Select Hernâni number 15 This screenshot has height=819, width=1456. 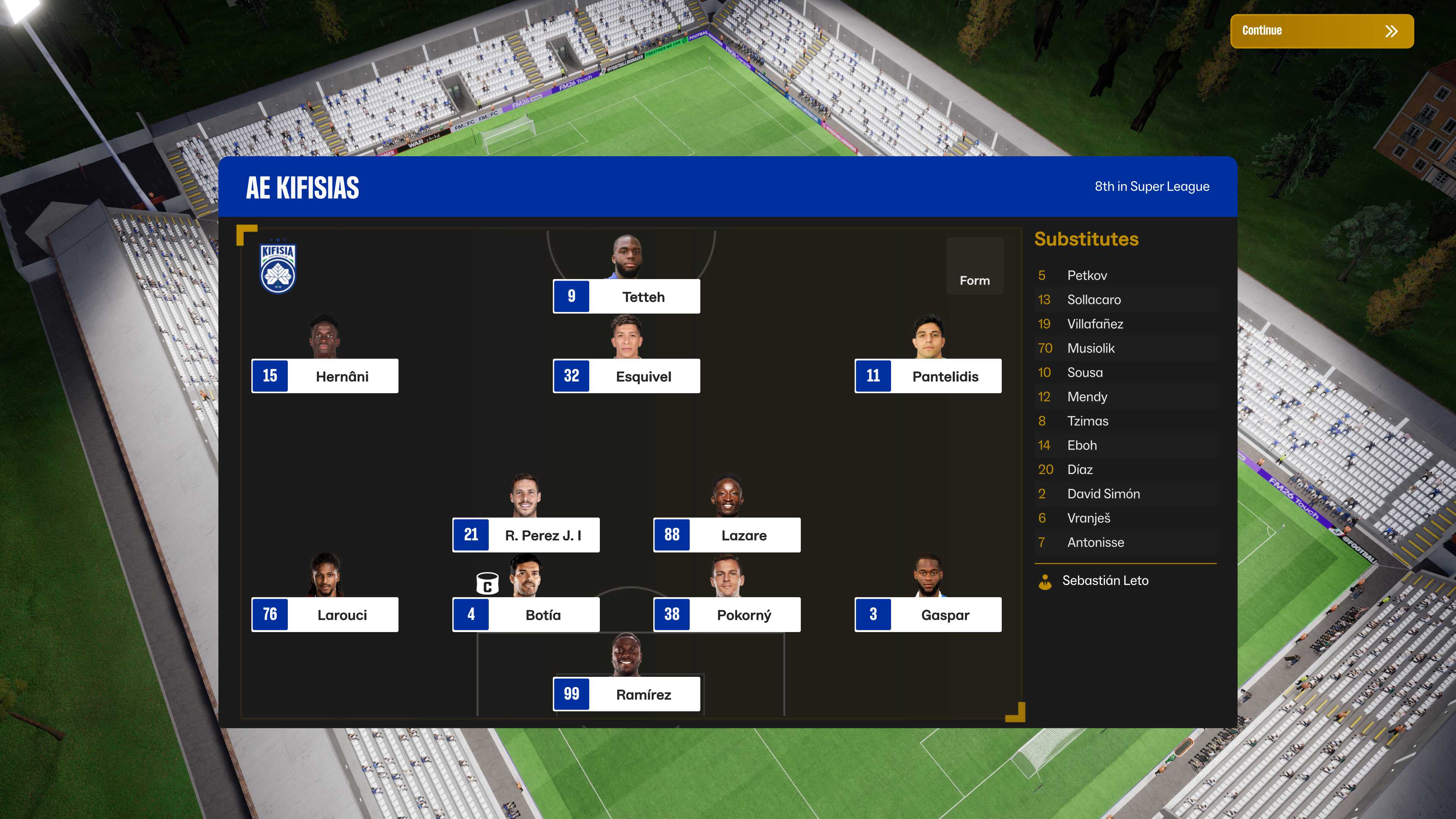click(x=325, y=376)
